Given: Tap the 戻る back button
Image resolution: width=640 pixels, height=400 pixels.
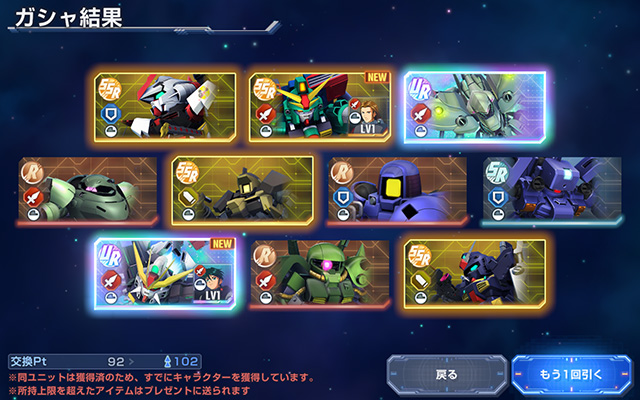Looking at the screenshot, I should [445, 375].
